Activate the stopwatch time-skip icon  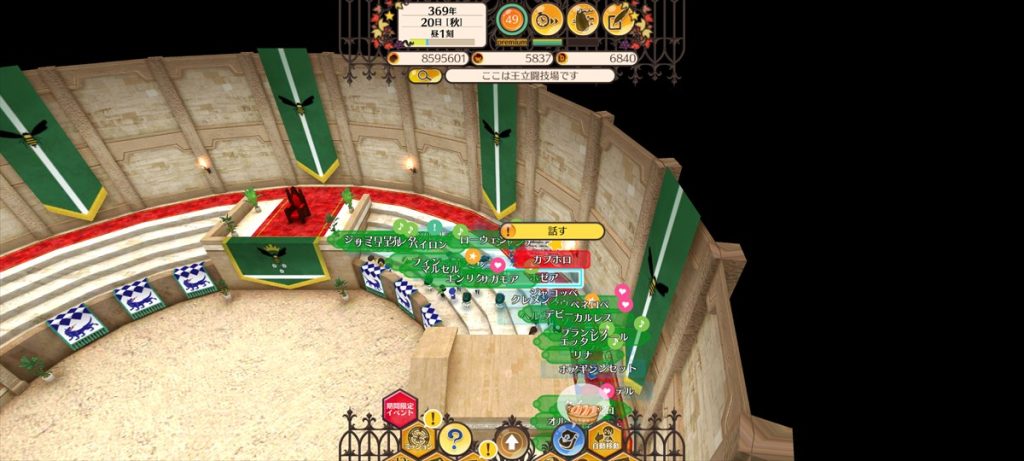547,18
